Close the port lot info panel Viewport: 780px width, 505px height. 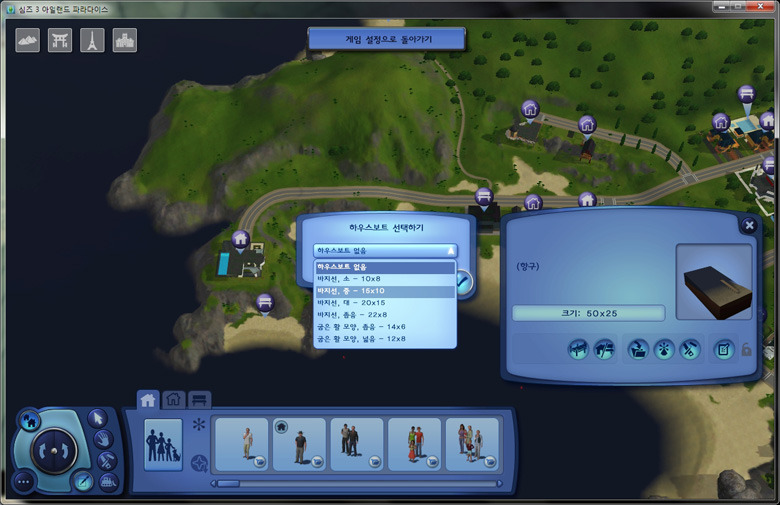tap(749, 225)
